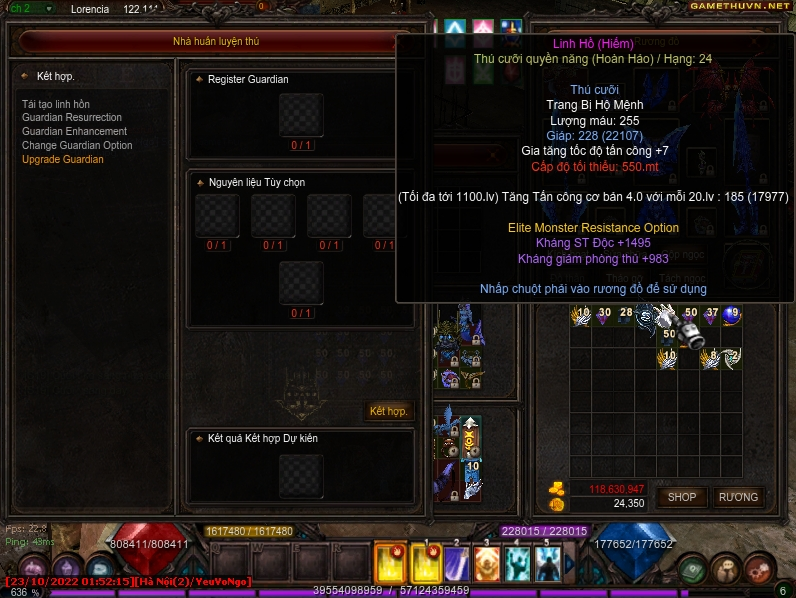Choose the Upgrade Guardian entry
This screenshot has height=598, width=796.
pos(62,160)
